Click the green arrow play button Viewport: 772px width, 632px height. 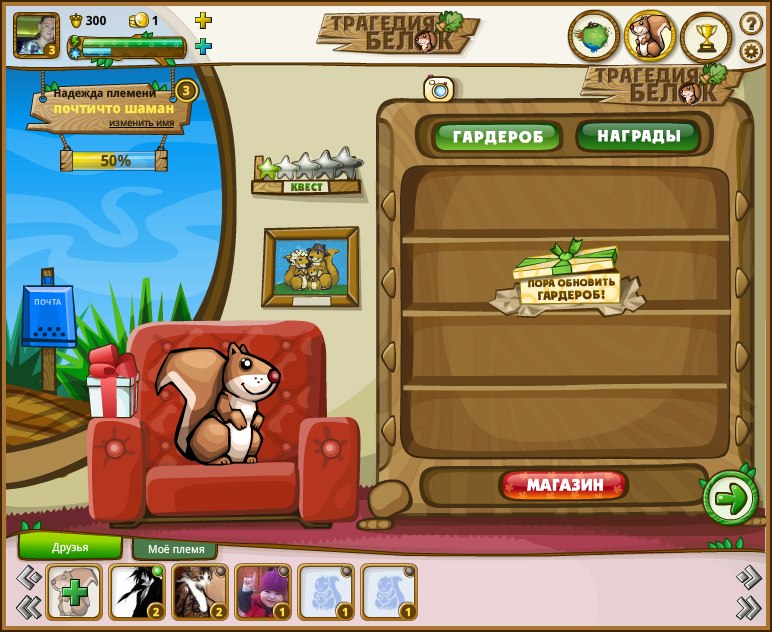pos(730,498)
